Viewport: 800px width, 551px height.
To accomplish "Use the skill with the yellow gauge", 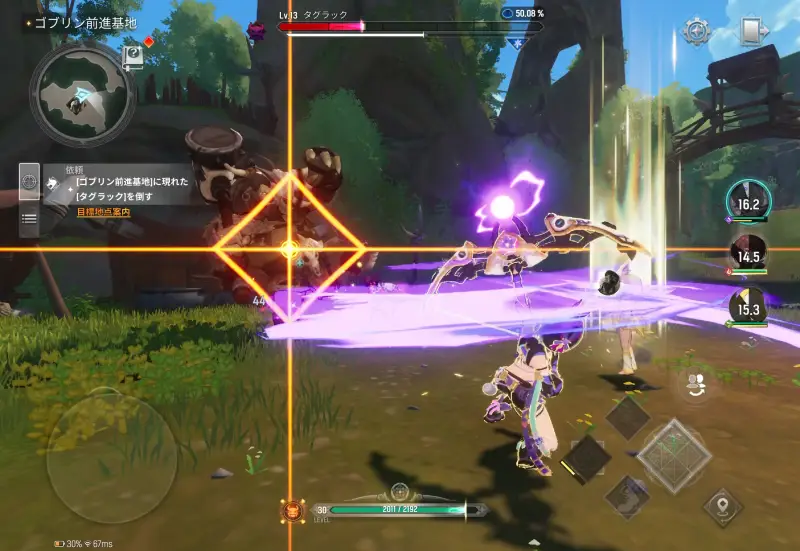I will click(x=586, y=459).
